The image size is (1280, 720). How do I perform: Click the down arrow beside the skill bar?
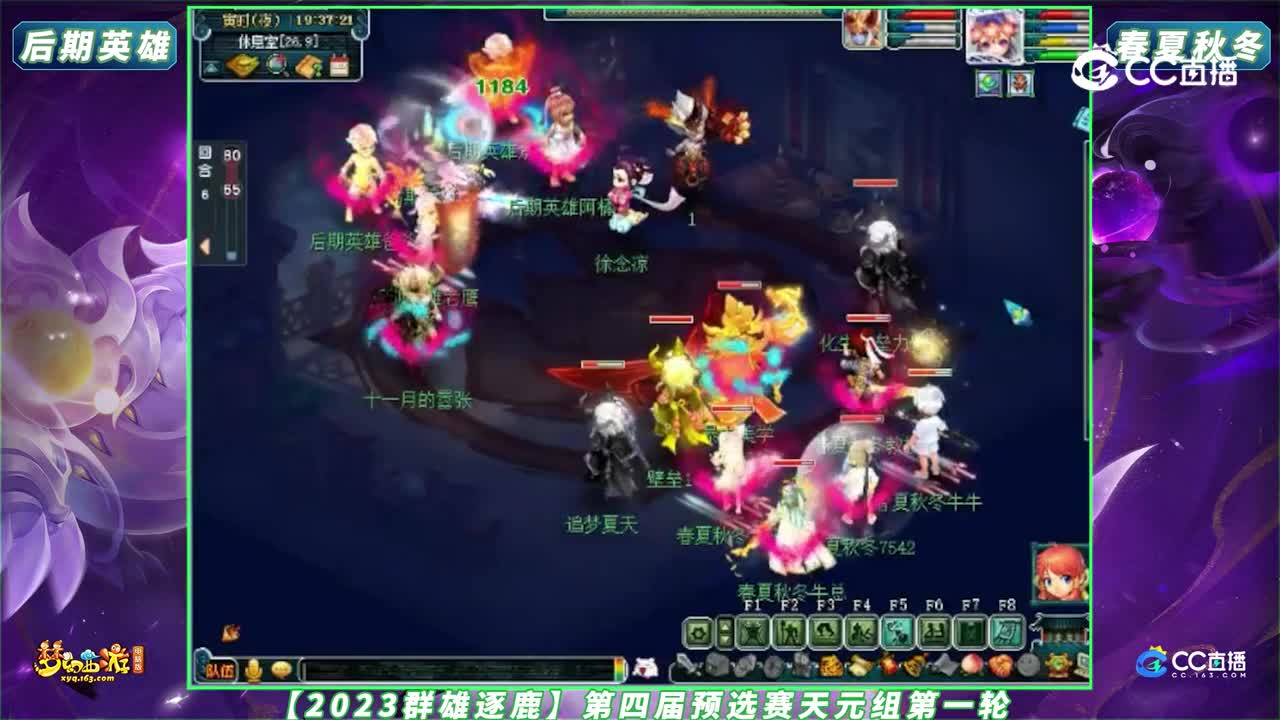point(725,638)
